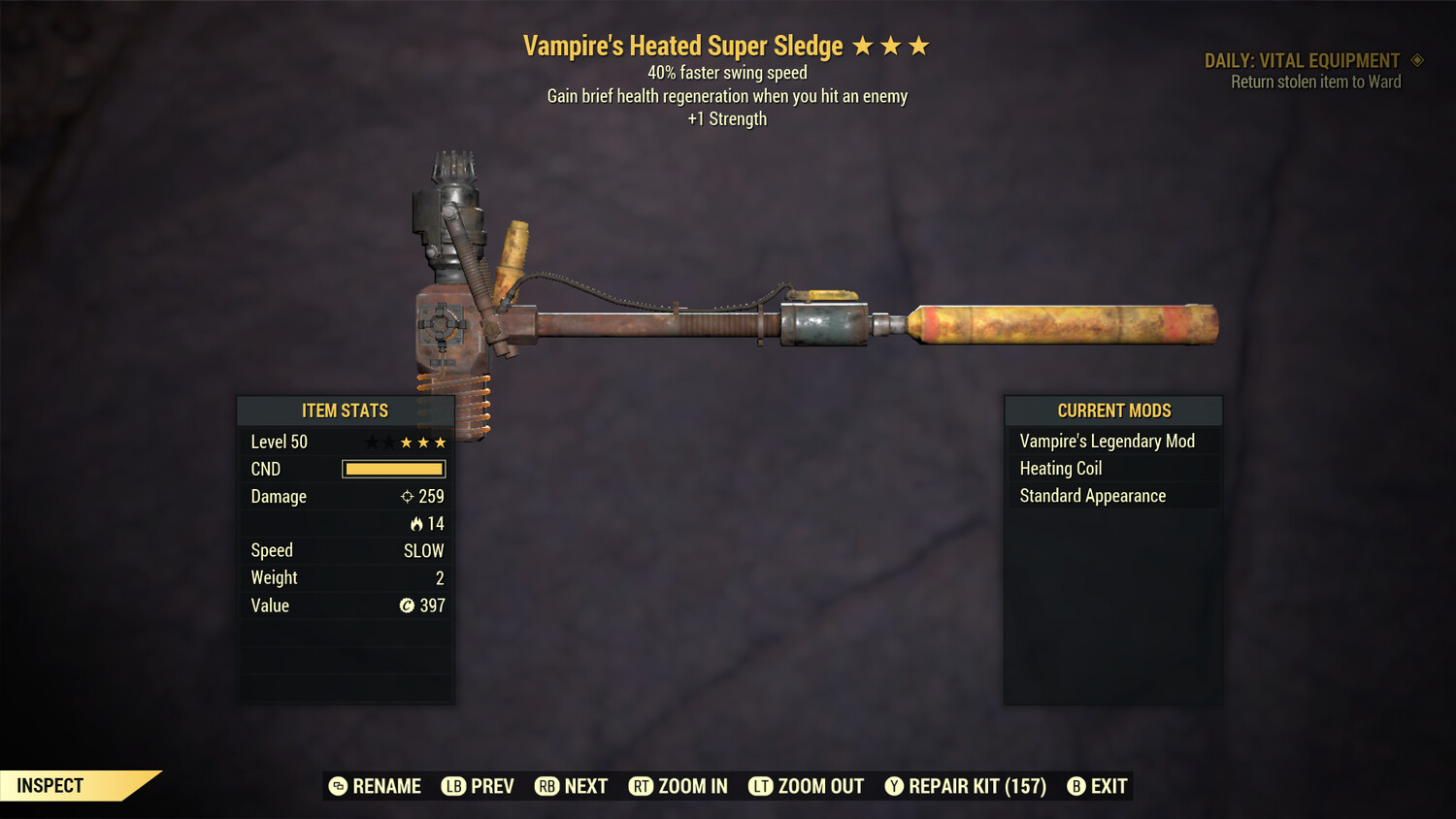Click the CND condition bar
1456x819 pixels.
pos(392,469)
